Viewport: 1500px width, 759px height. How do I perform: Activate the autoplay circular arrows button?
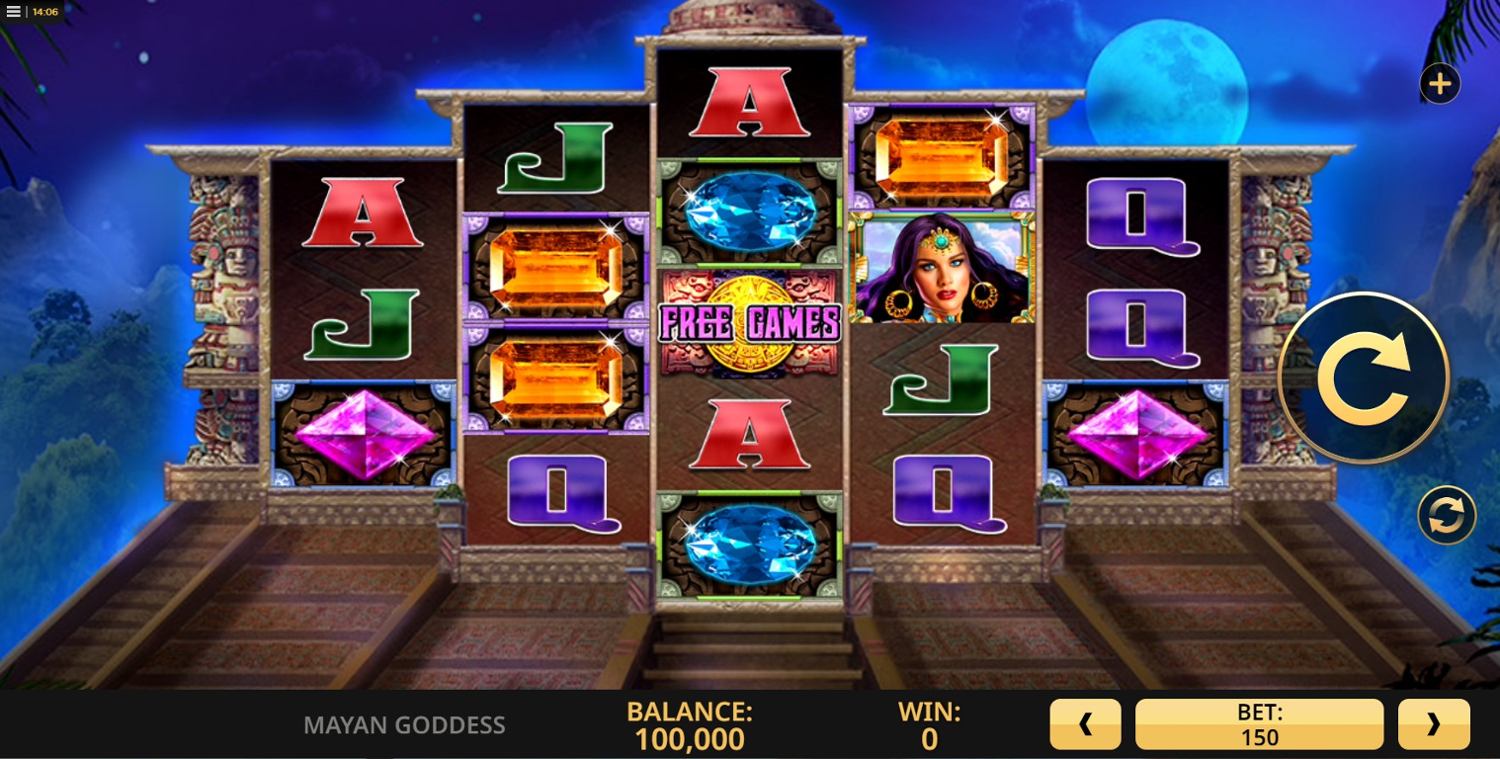[1446, 515]
